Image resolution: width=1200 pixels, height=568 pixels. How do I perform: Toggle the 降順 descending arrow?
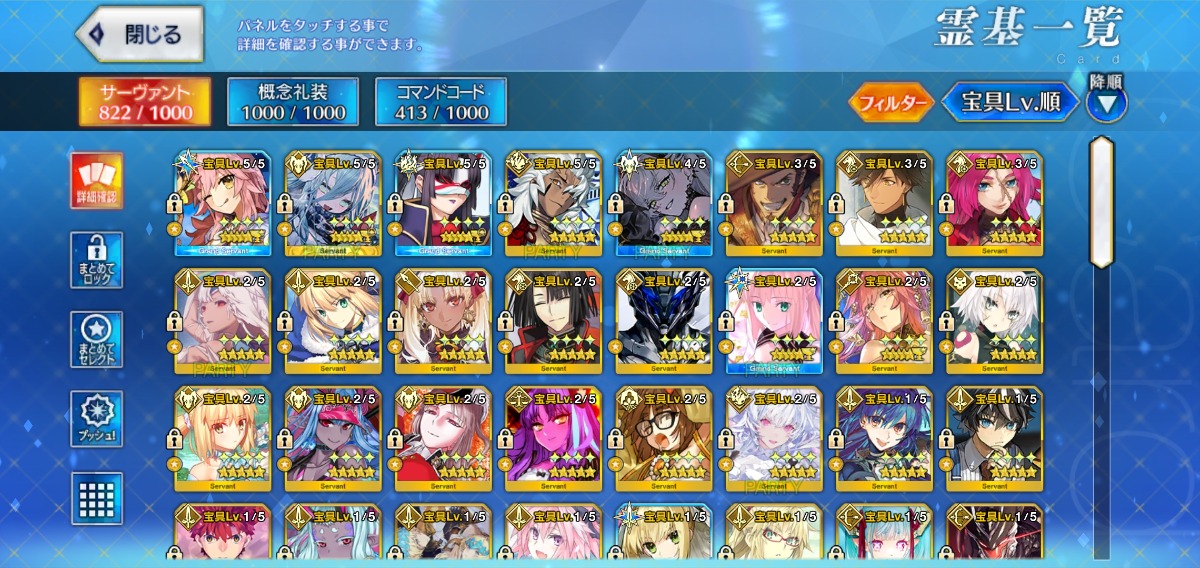(x=1106, y=103)
